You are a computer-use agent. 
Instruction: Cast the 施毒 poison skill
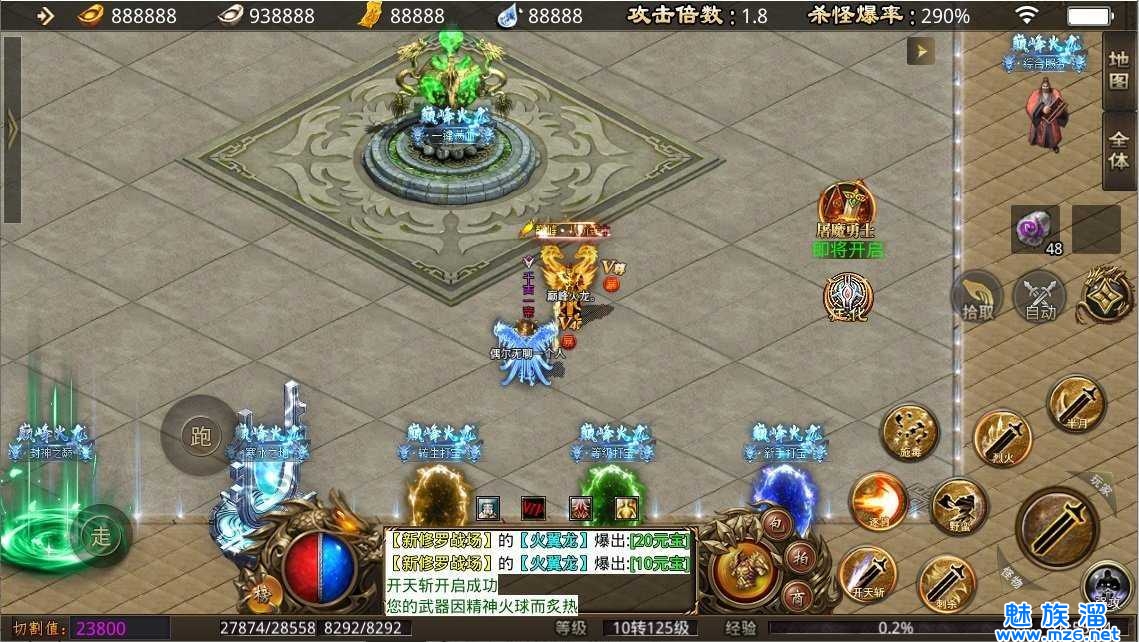pyautogui.click(x=909, y=432)
